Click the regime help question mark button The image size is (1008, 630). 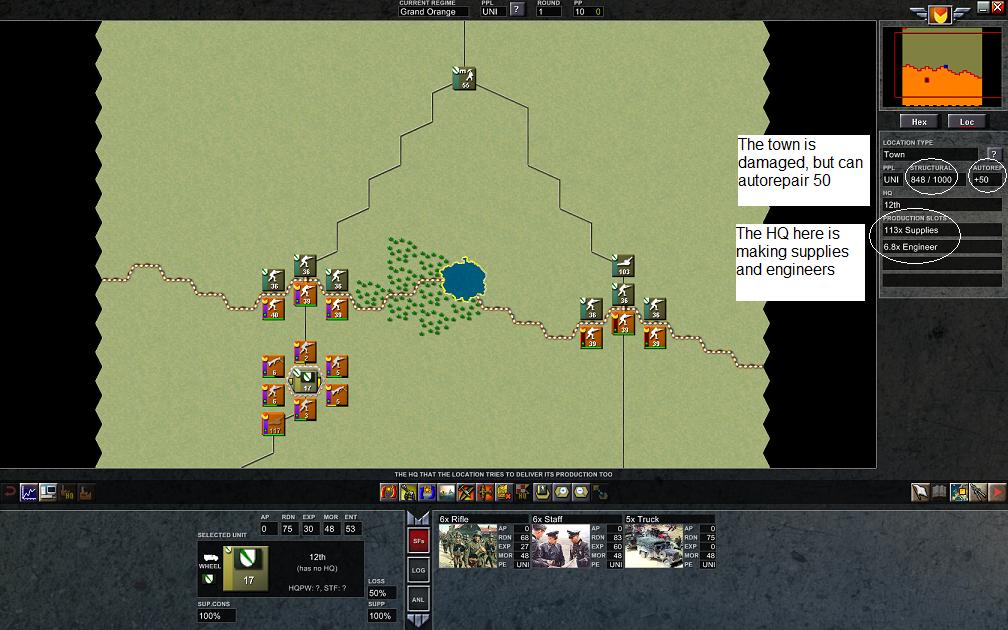click(x=516, y=10)
